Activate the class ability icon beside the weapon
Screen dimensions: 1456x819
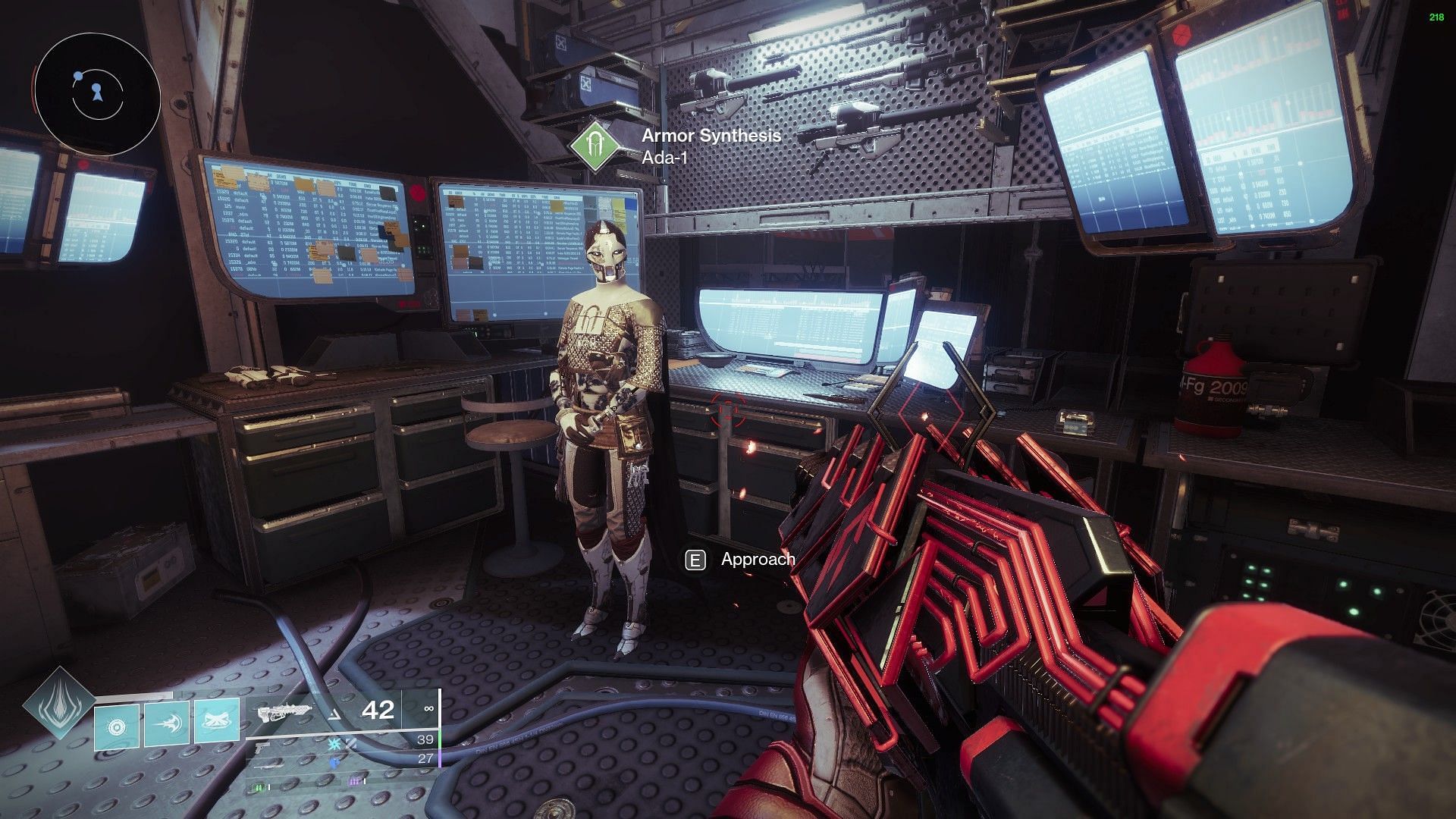[217, 723]
